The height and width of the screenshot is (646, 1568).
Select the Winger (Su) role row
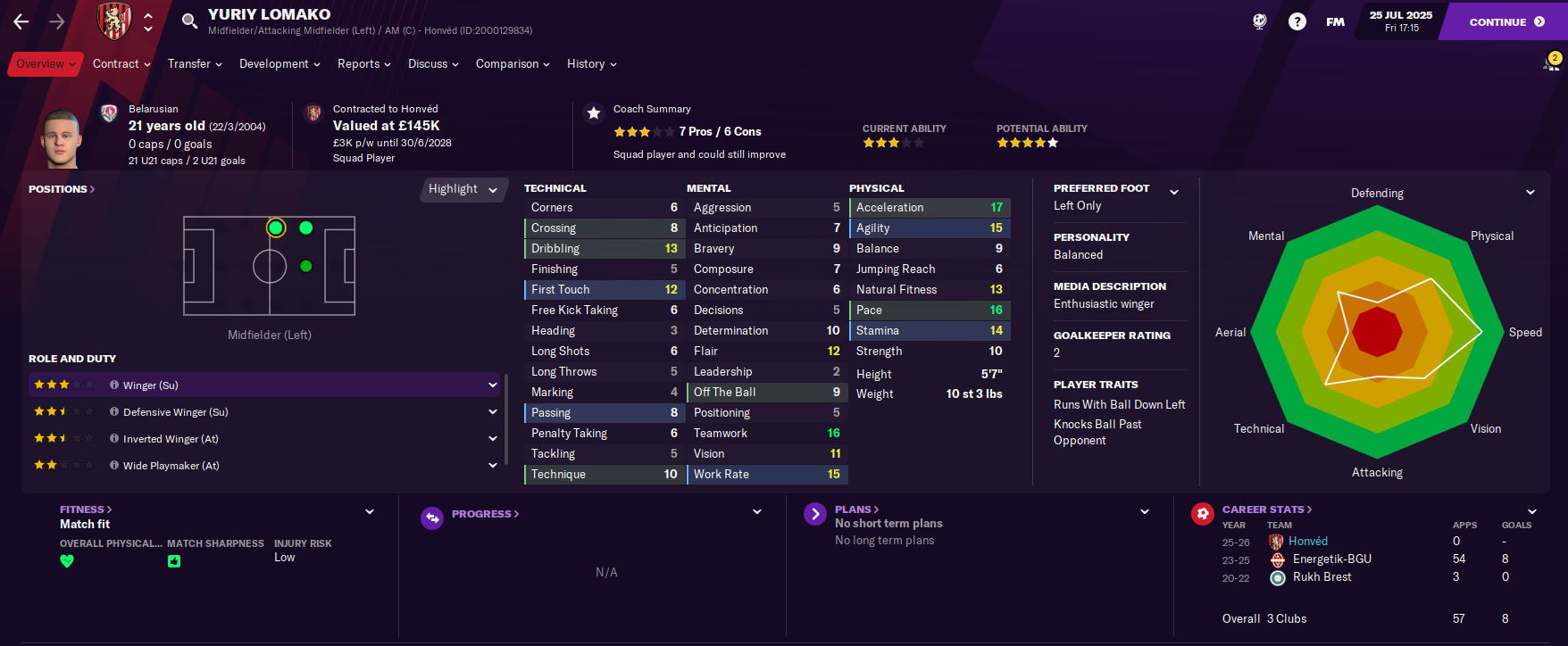coord(263,385)
